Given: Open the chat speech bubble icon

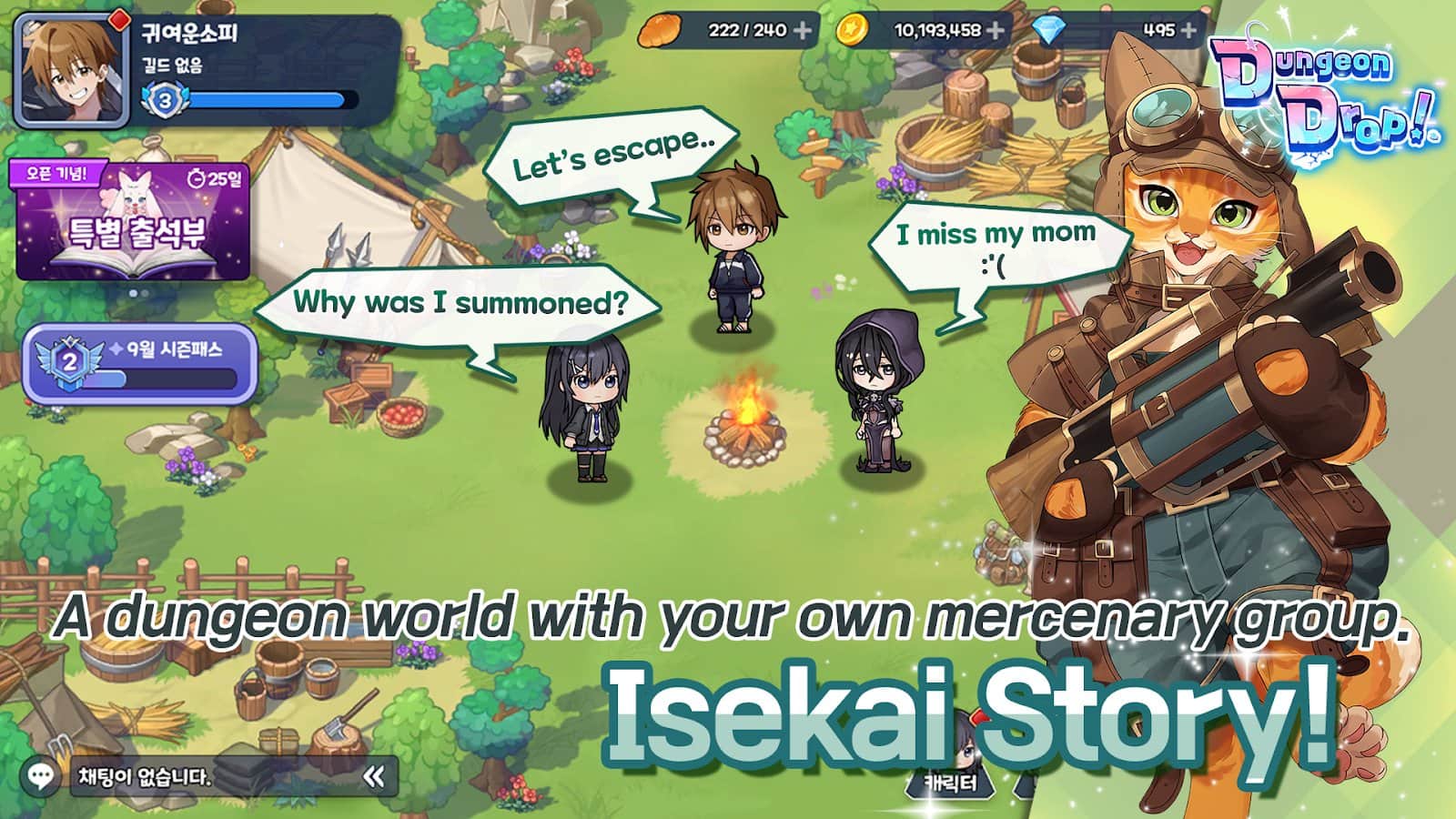Looking at the screenshot, I should [41, 776].
